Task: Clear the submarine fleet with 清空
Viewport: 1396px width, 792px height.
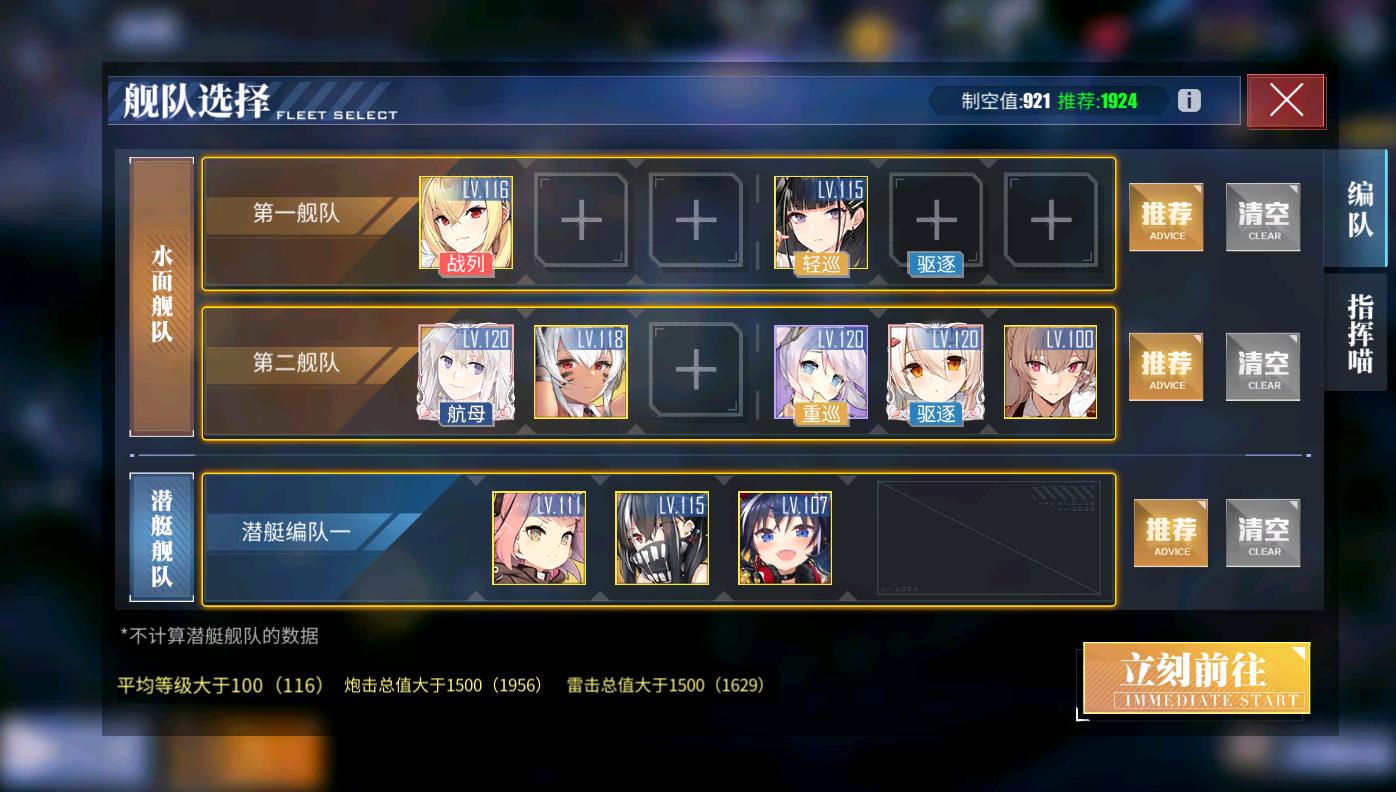Action: pos(1263,533)
